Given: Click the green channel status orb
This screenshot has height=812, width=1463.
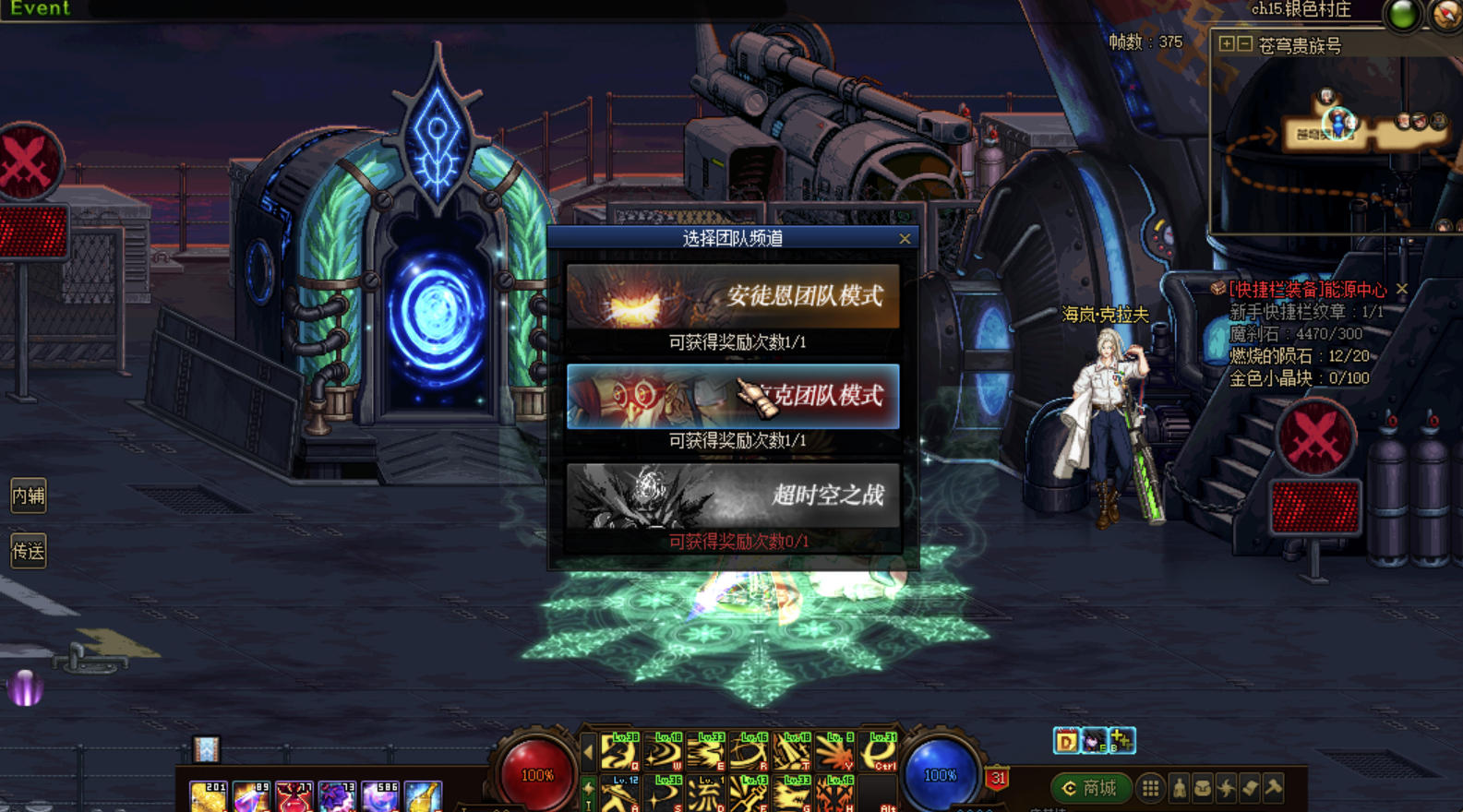Looking at the screenshot, I should click(x=1403, y=15).
